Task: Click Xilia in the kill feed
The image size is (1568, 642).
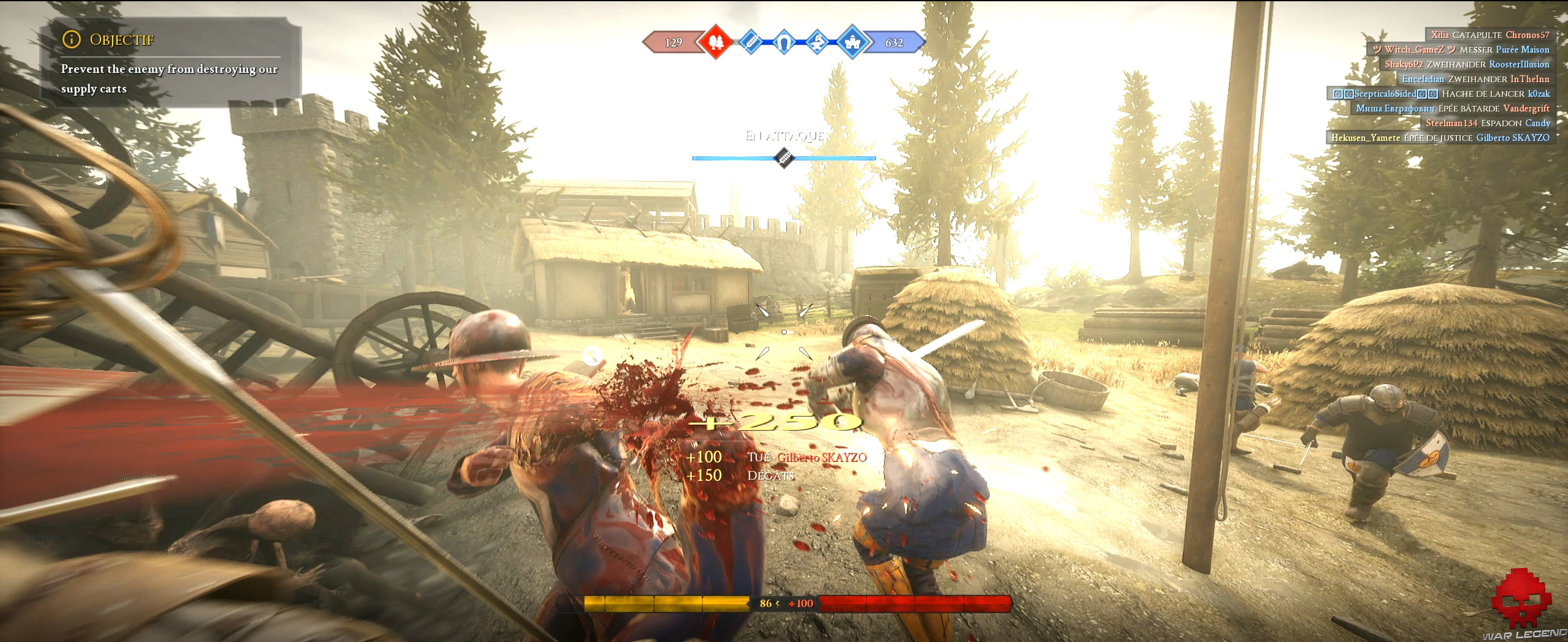Action: pyautogui.click(x=1440, y=35)
